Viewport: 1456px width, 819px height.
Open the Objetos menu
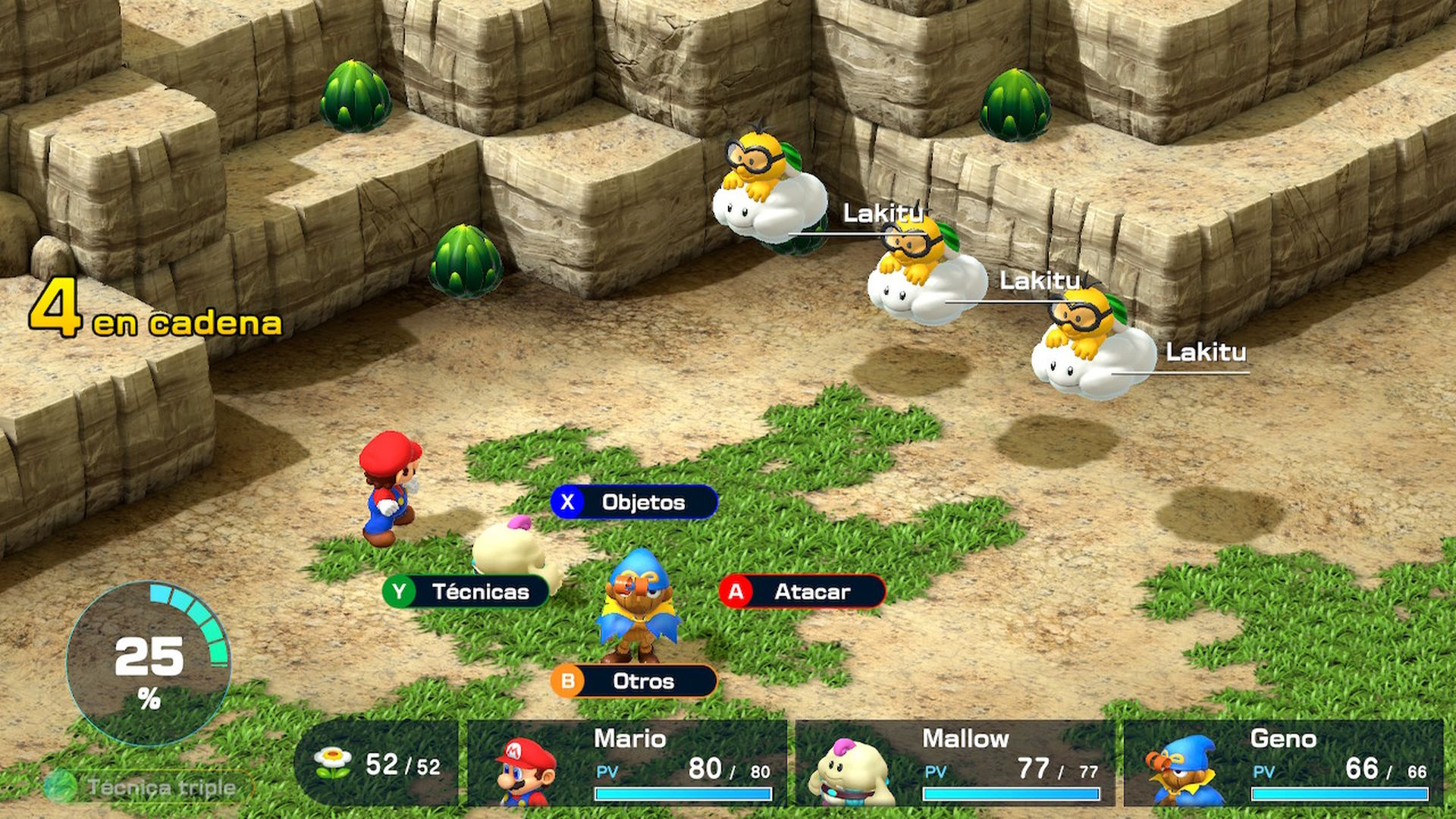coord(641,501)
